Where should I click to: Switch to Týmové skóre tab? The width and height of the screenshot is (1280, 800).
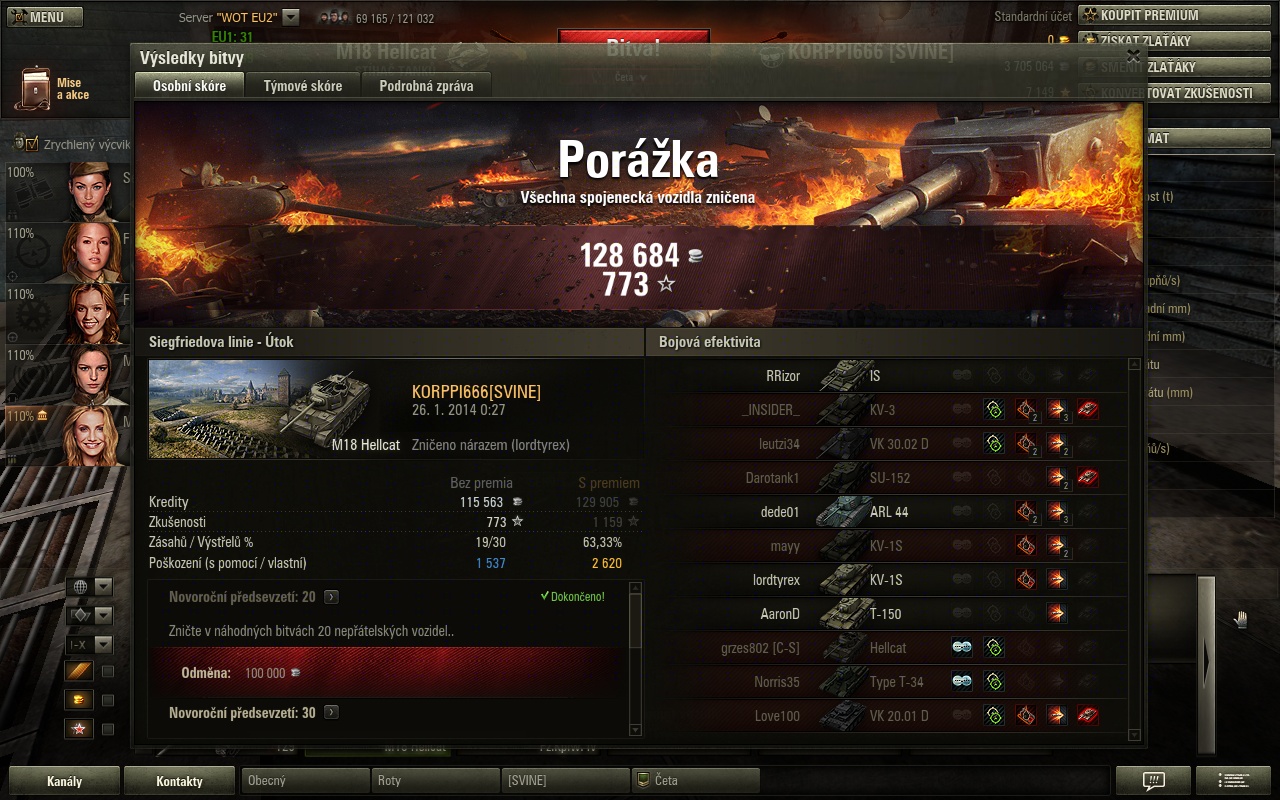tap(302, 86)
